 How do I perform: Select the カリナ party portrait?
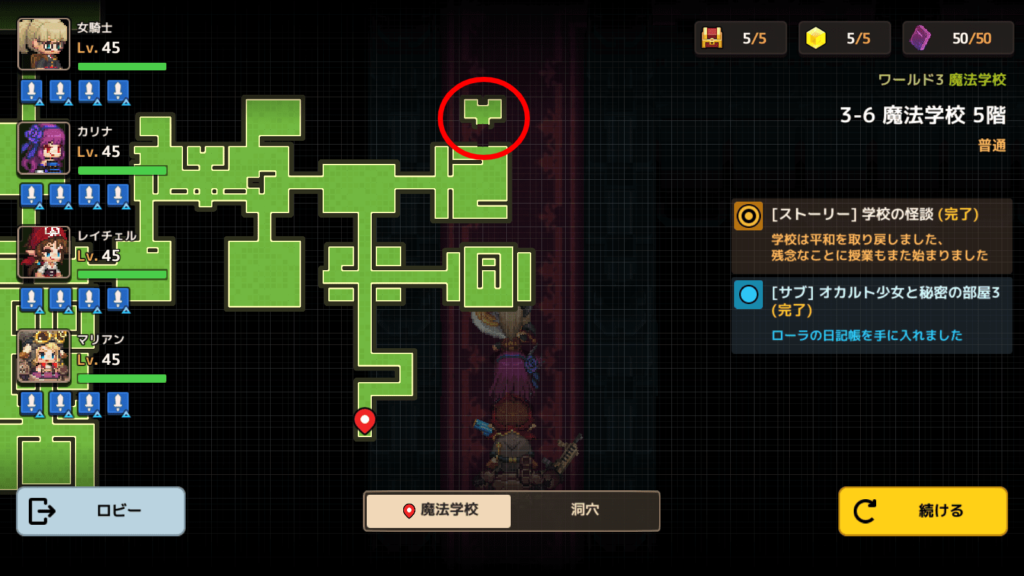pyautogui.click(x=43, y=149)
